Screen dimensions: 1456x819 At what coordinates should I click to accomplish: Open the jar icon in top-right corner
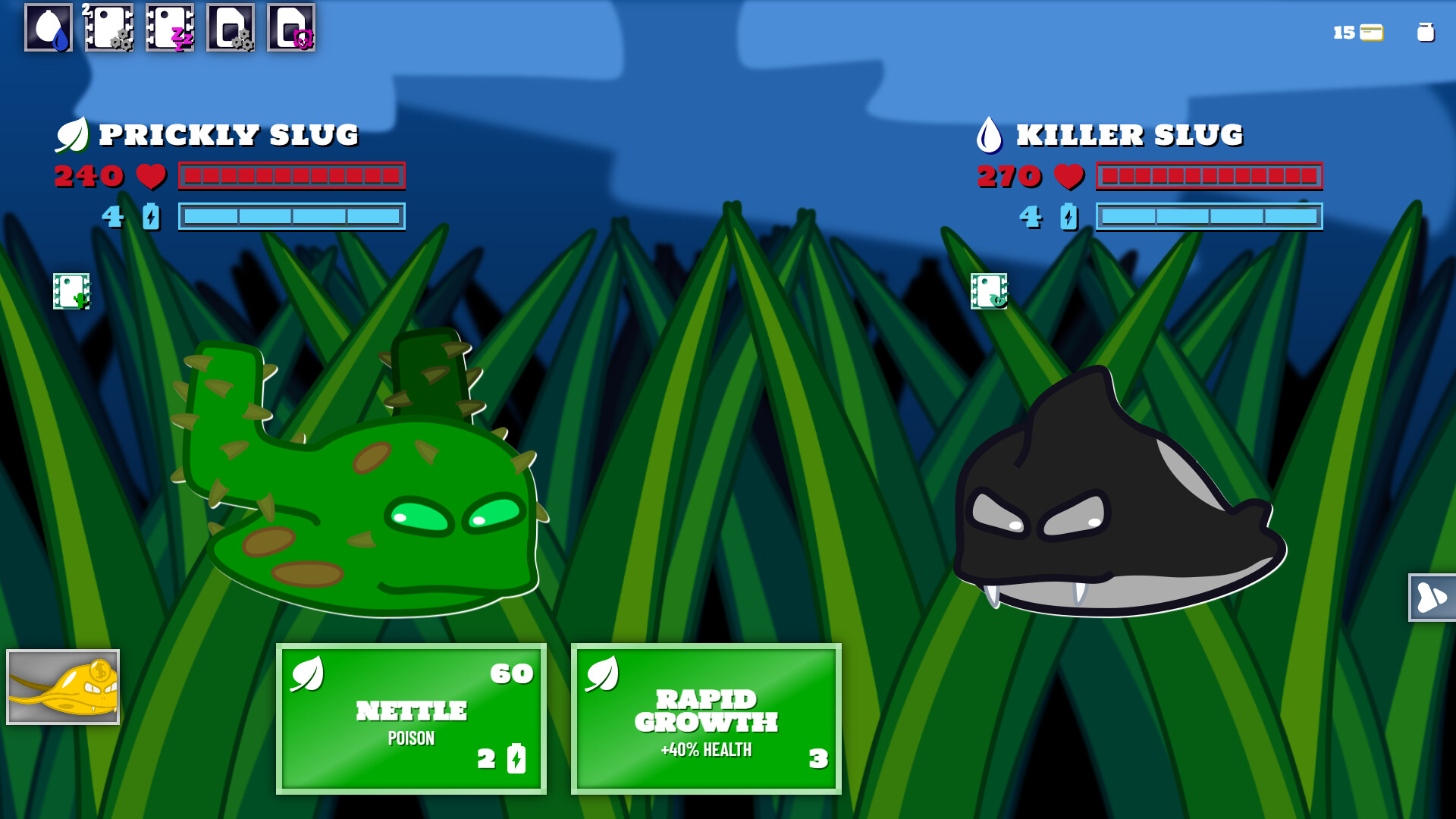click(1424, 33)
